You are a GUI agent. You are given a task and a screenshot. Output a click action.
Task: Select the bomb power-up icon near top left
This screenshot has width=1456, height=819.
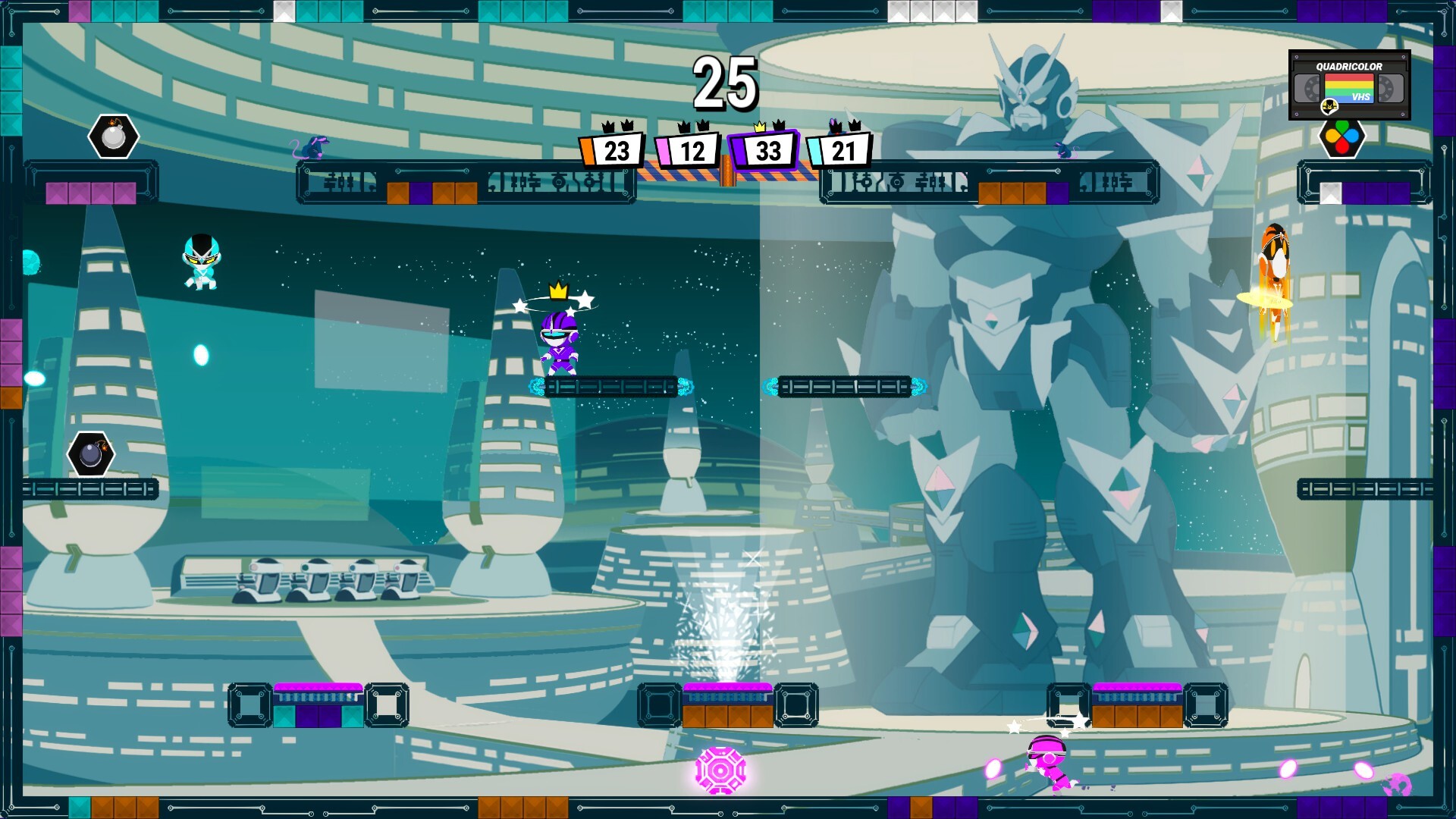pos(112,137)
